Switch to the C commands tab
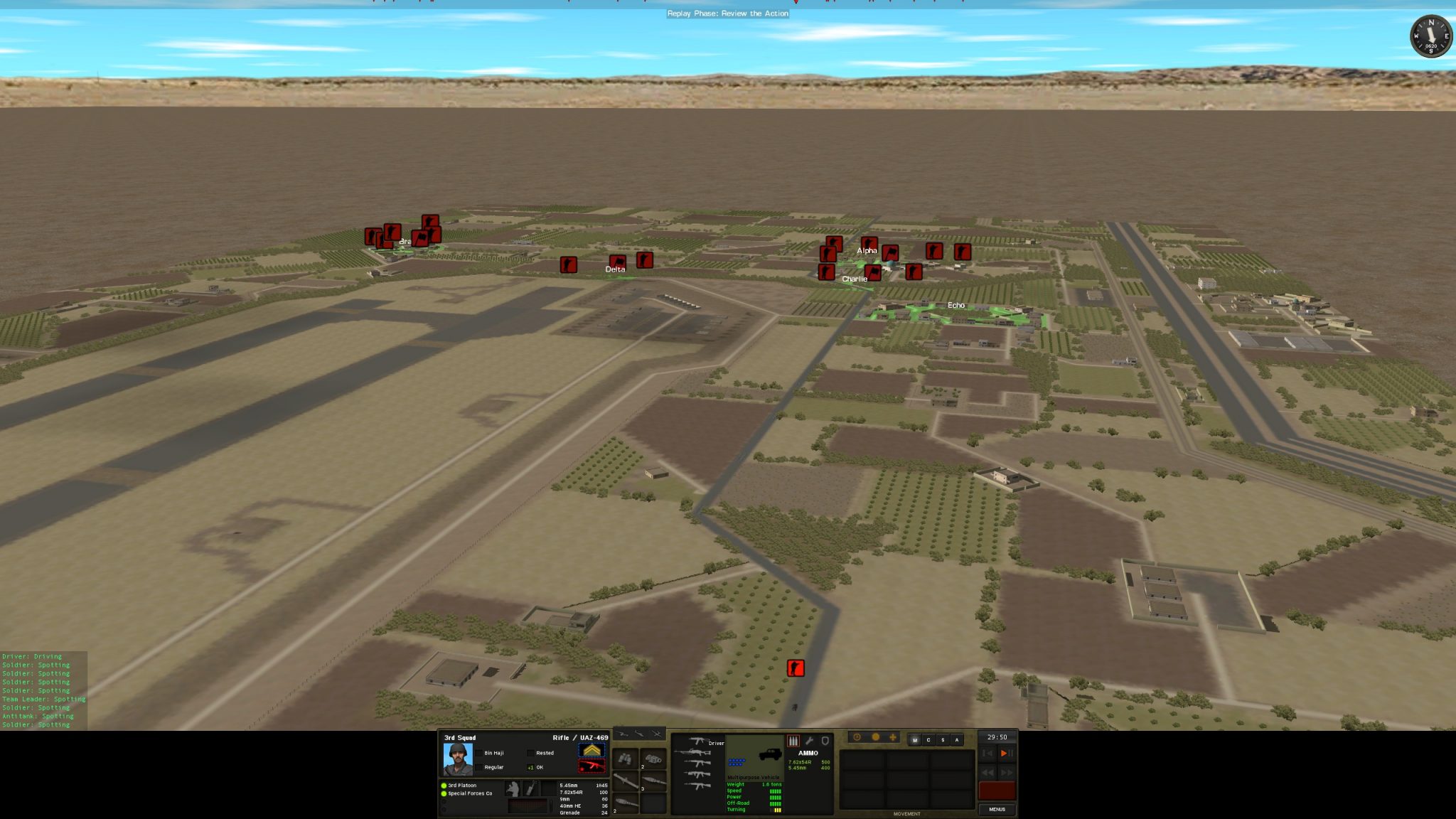 click(928, 740)
